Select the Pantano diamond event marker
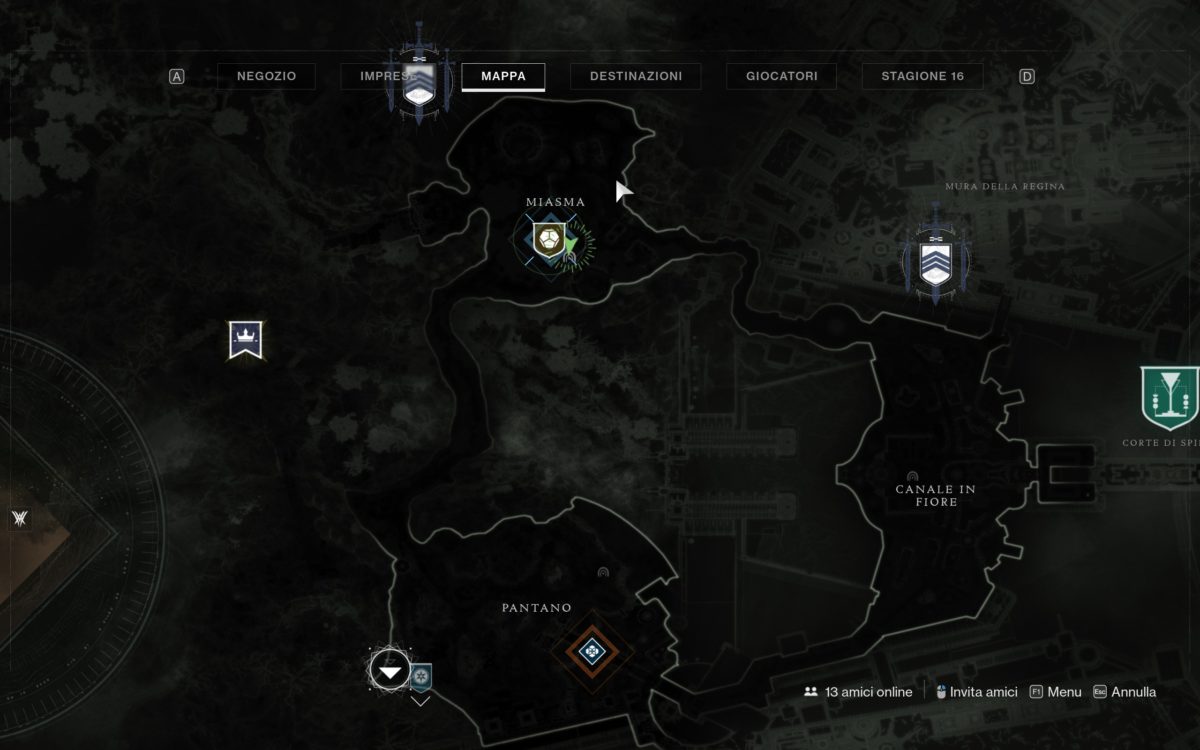1200x750 pixels. [x=592, y=652]
